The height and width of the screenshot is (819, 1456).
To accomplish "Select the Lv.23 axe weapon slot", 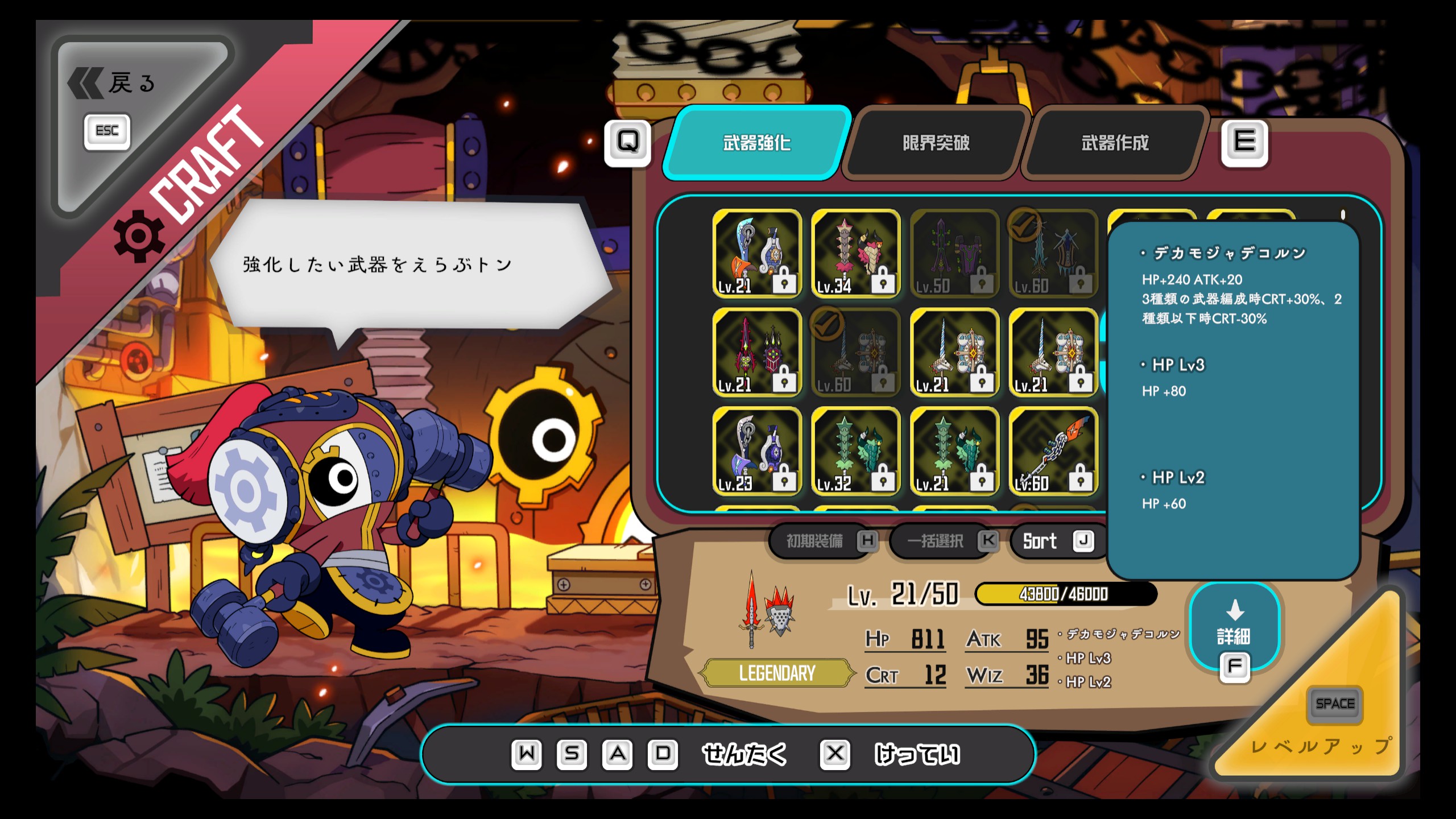I will click(x=757, y=450).
